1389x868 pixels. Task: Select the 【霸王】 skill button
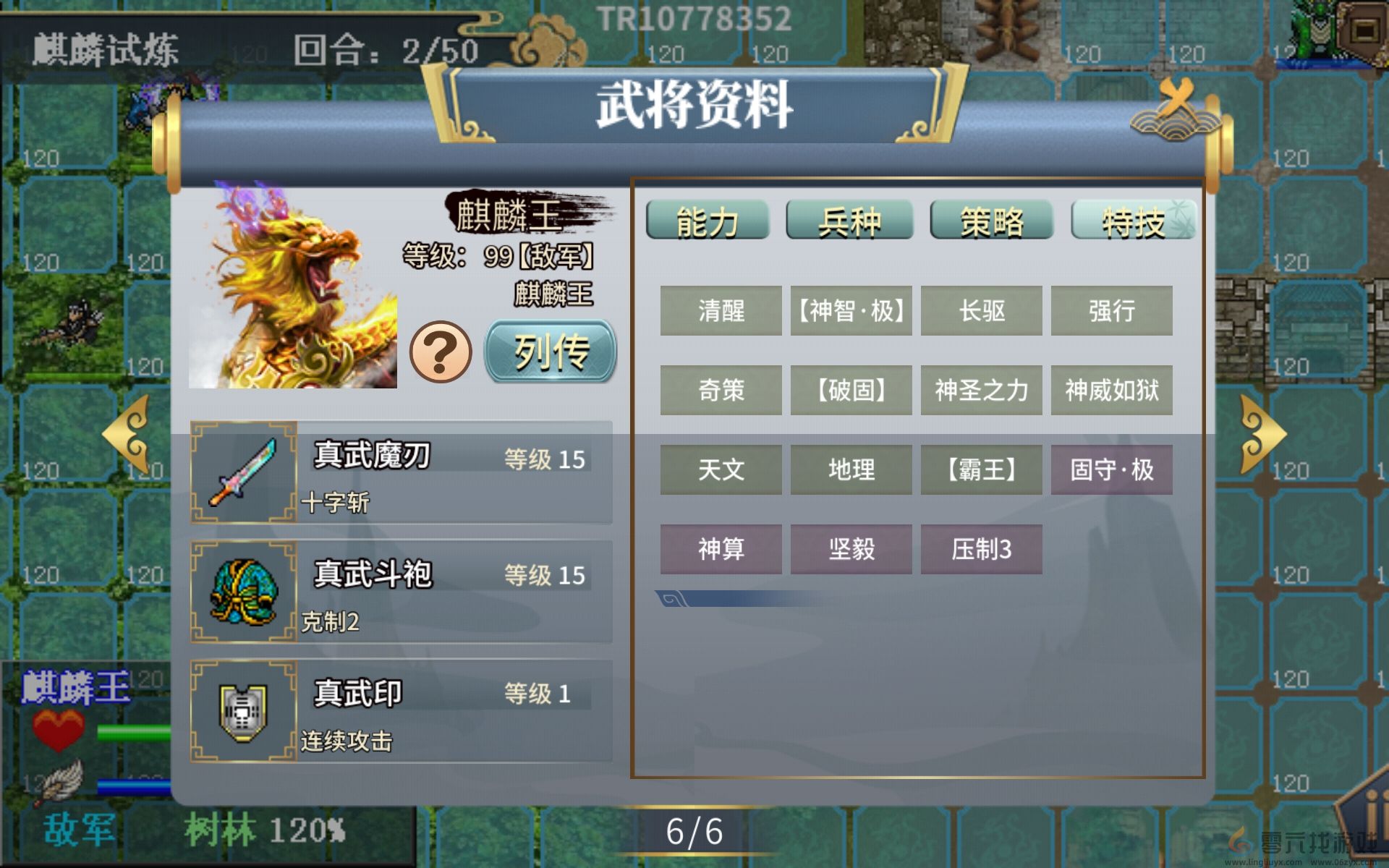[x=981, y=469]
